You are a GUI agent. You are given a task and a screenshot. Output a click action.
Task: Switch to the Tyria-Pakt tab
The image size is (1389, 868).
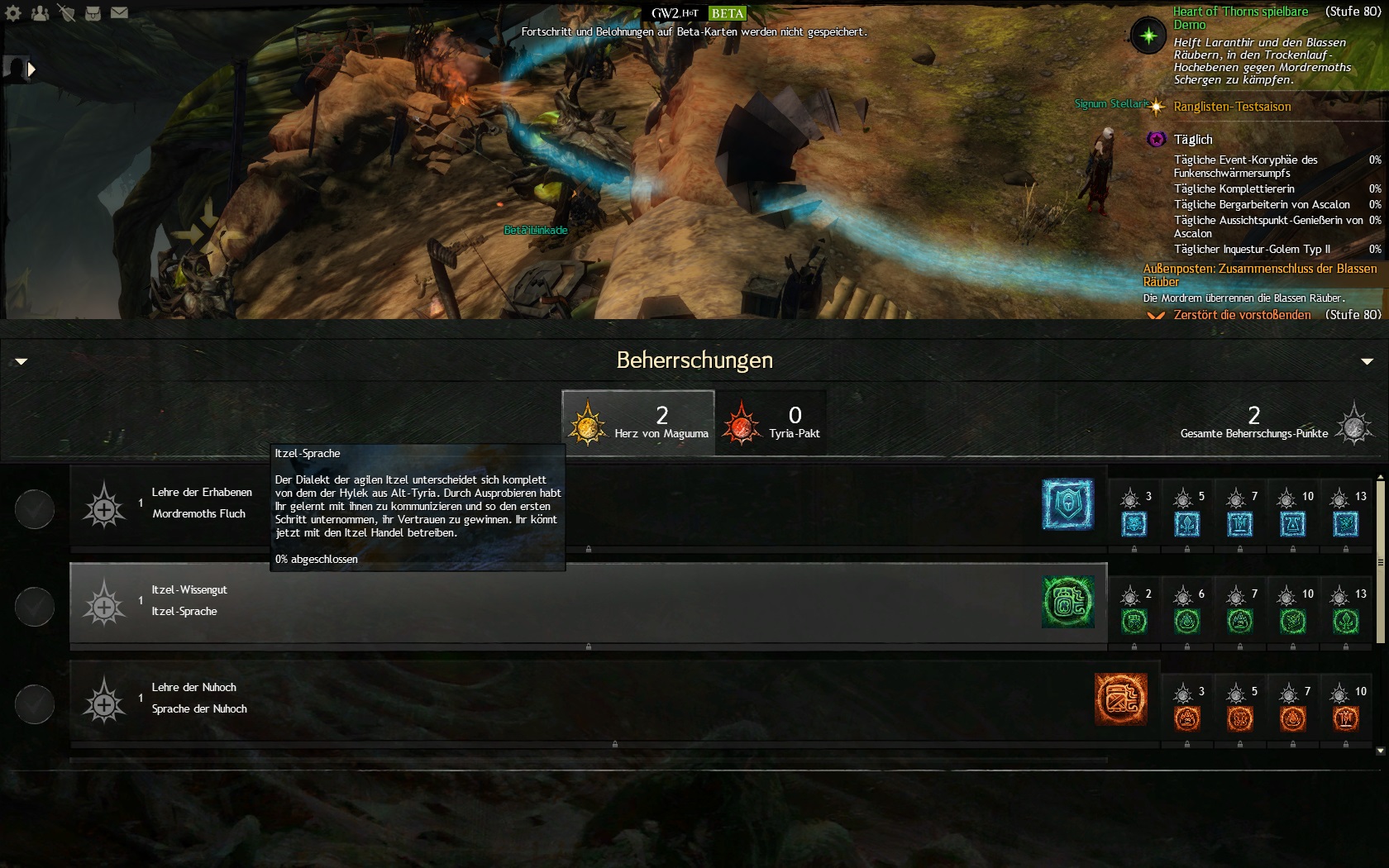[x=771, y=422]
